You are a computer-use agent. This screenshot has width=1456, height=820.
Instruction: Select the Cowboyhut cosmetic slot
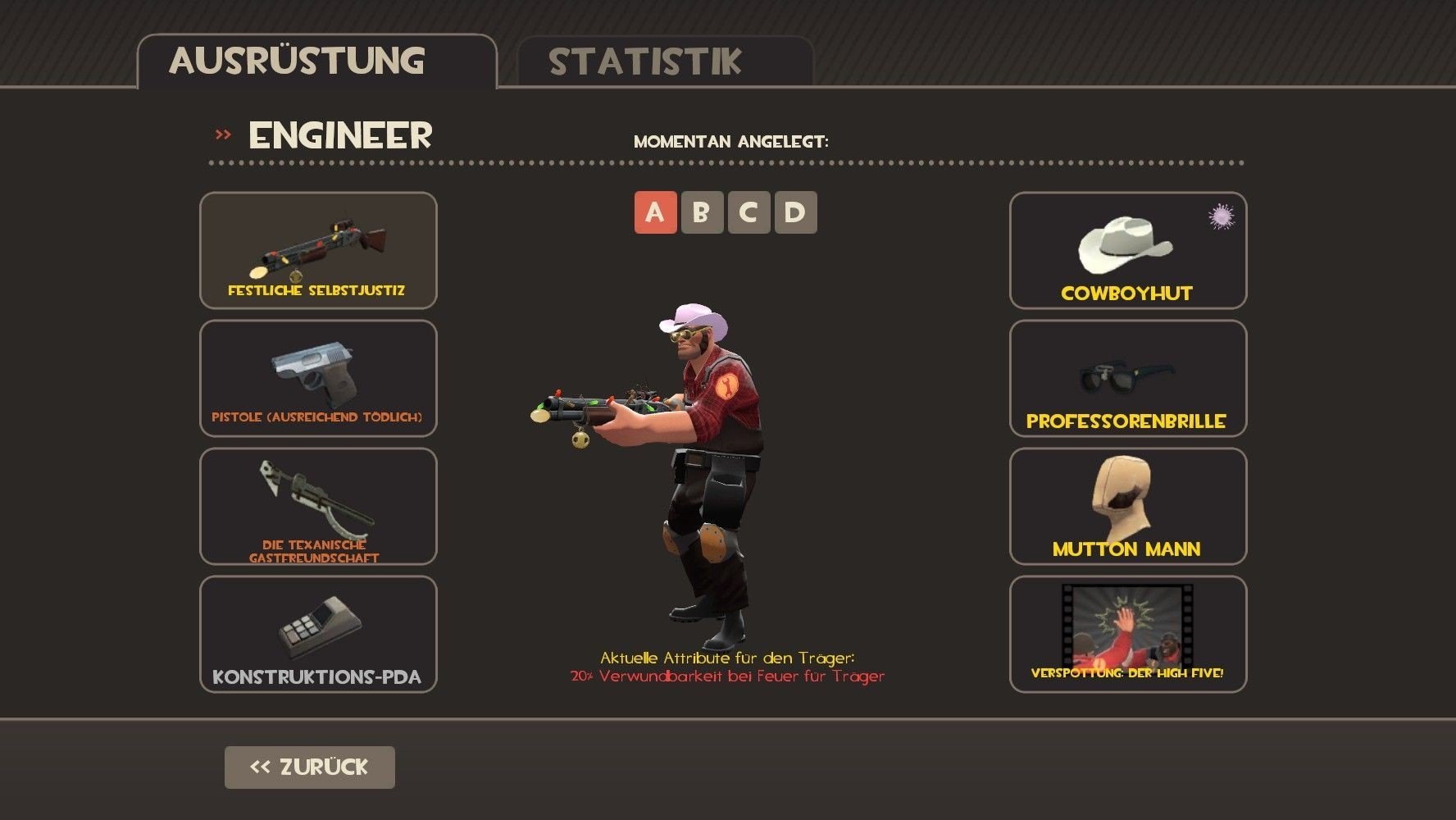[x=1127, y=250]
